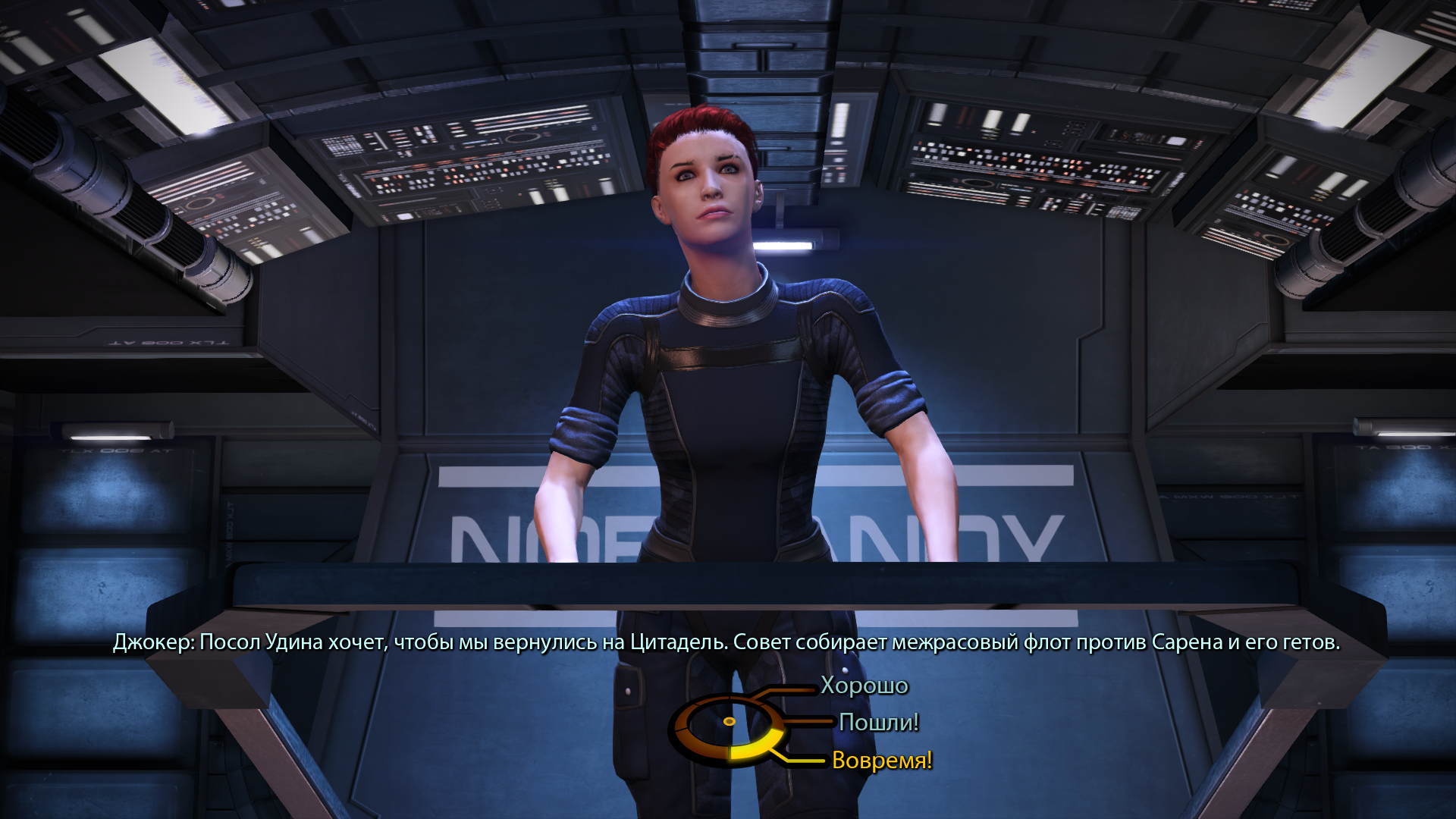The height and width of the screenshot is (819, 1456).
Task: Choose the "Хорошо" dialogue reply
Action: click(x=864, y=686)
